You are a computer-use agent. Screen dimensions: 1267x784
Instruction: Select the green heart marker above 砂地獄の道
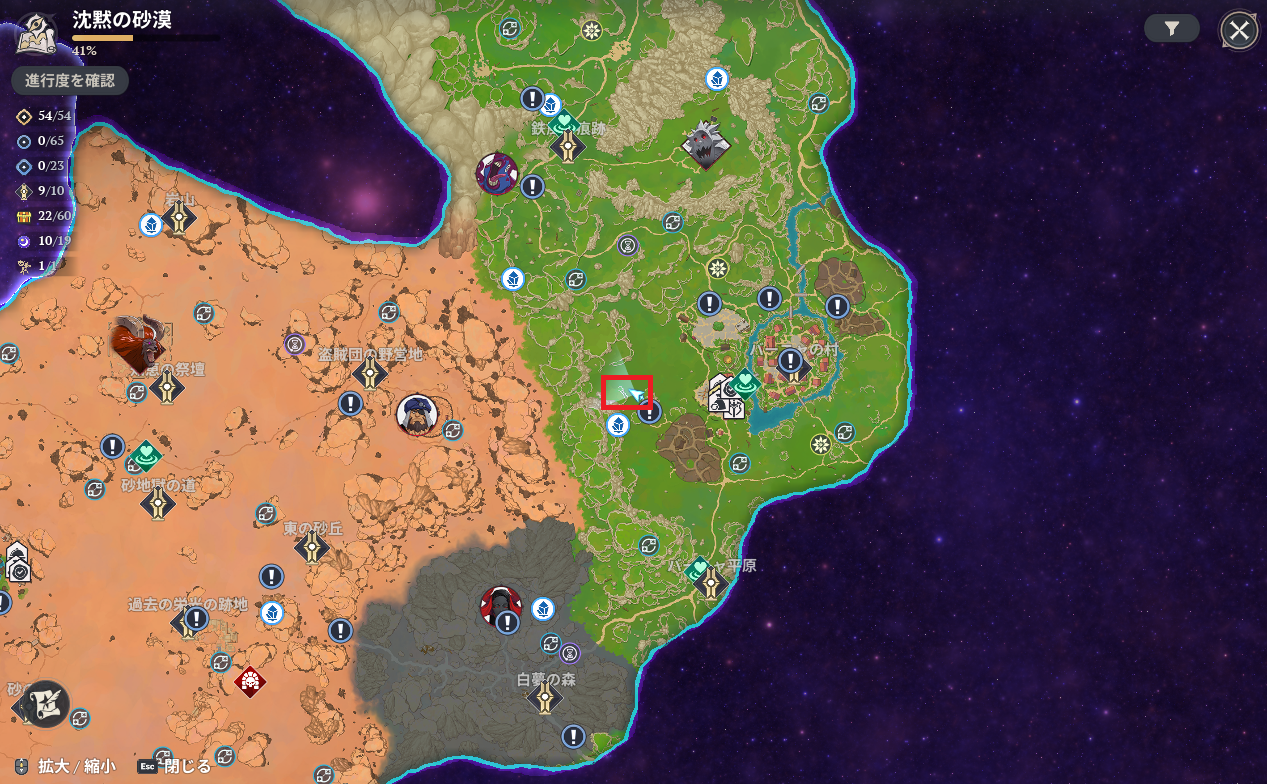click(x=147, y=455)
